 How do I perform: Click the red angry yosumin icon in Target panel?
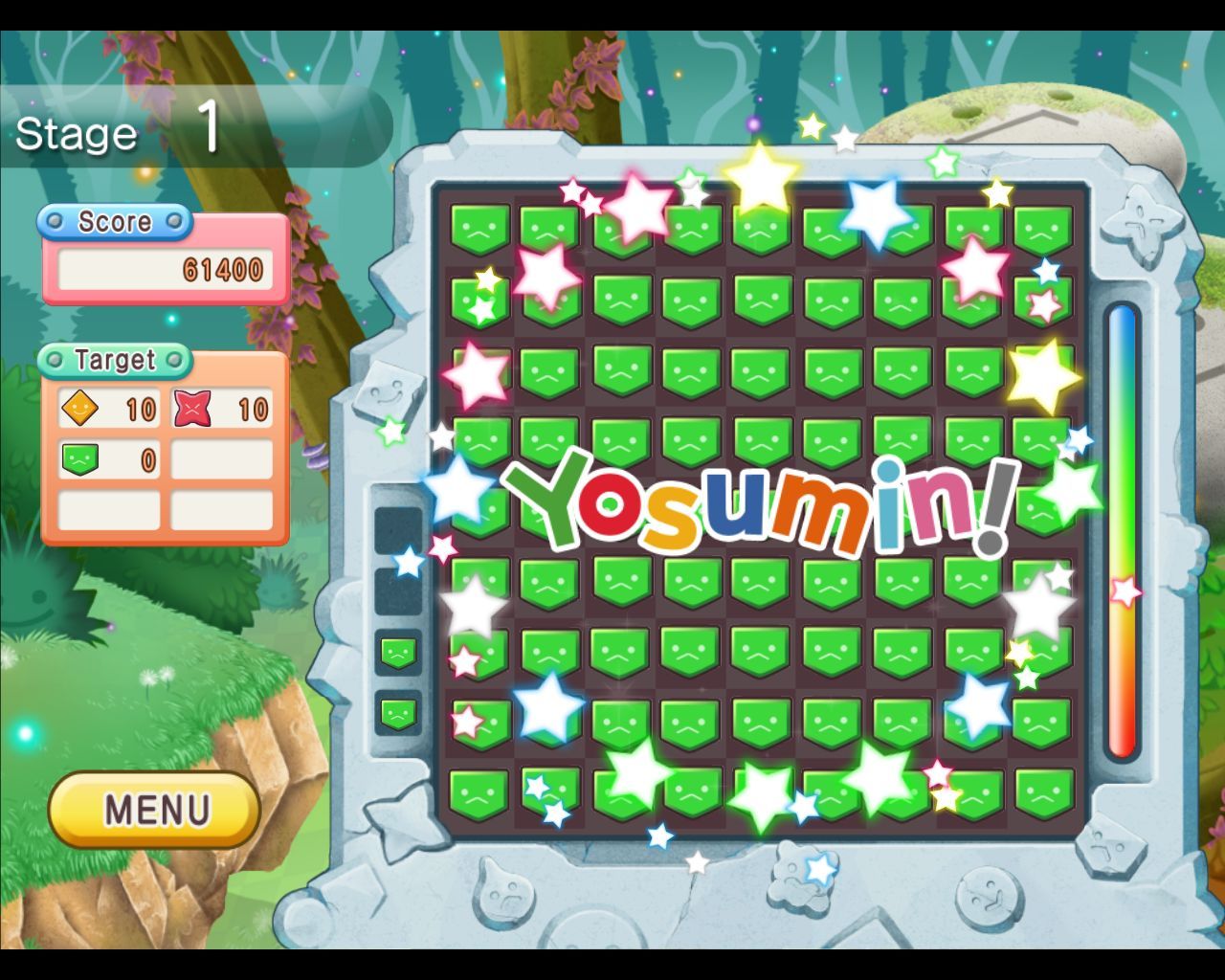click(194, 408)
